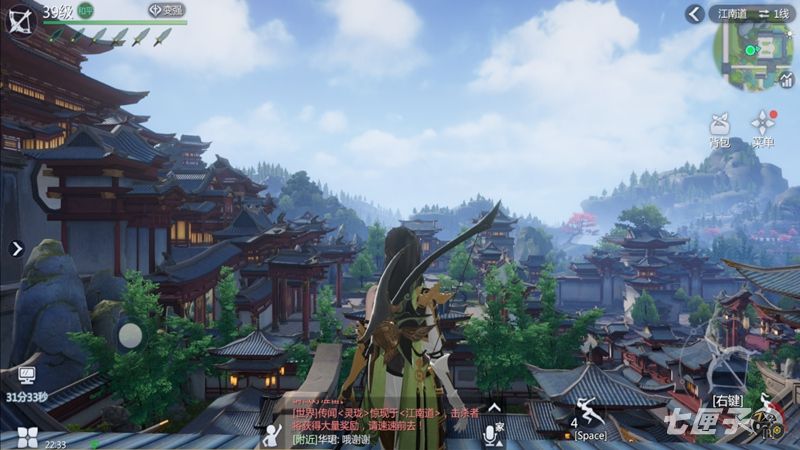Image resolution: width=800 pixels, height=450 pixels.
Task: Toggle the green 和平 peace mode badge
Action: click(x=86, y=10)
